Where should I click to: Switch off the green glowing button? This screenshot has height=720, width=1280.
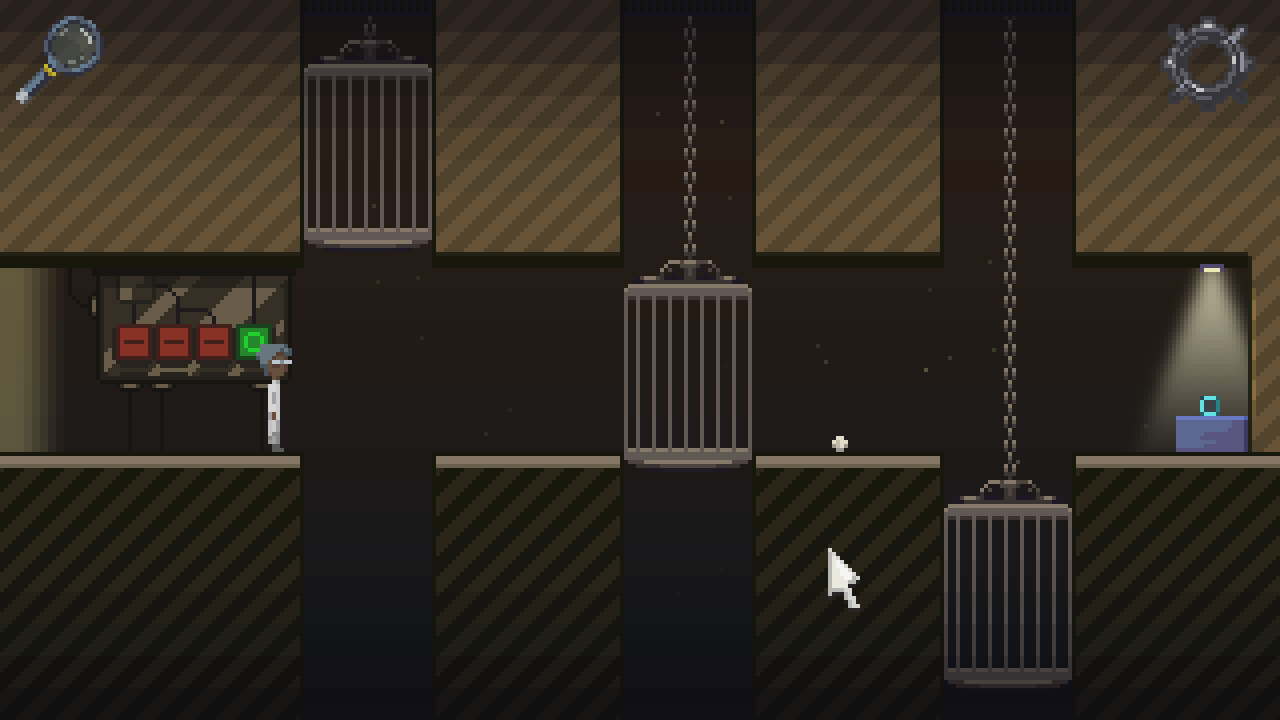pos(251,340)
